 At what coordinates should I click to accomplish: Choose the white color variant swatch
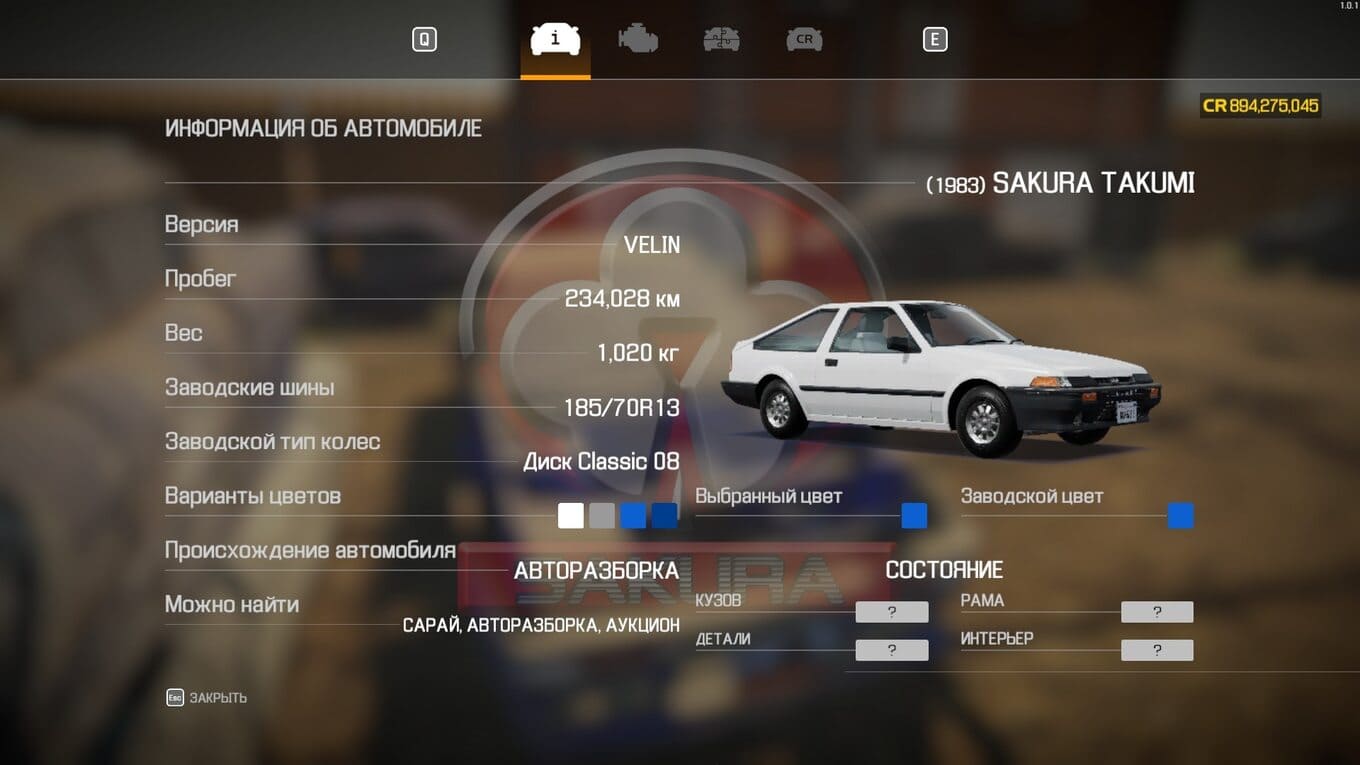pos(570,516)
